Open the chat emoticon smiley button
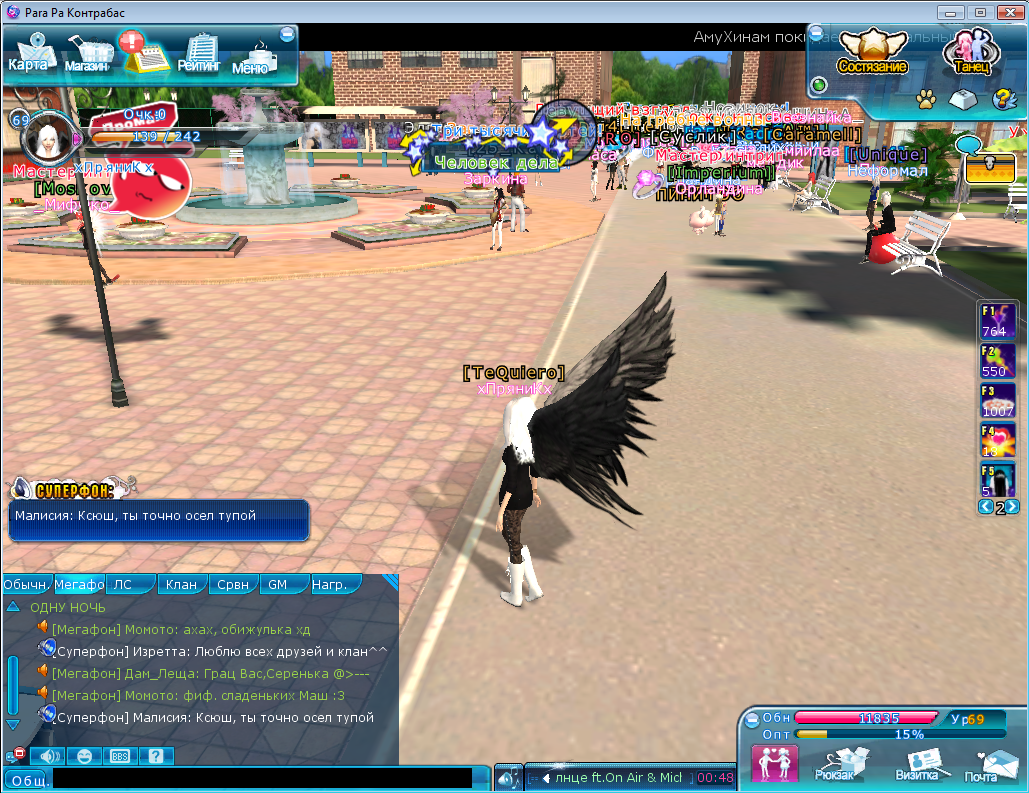The height and width of the screenshot is (793, 1029). coord(84,756)
